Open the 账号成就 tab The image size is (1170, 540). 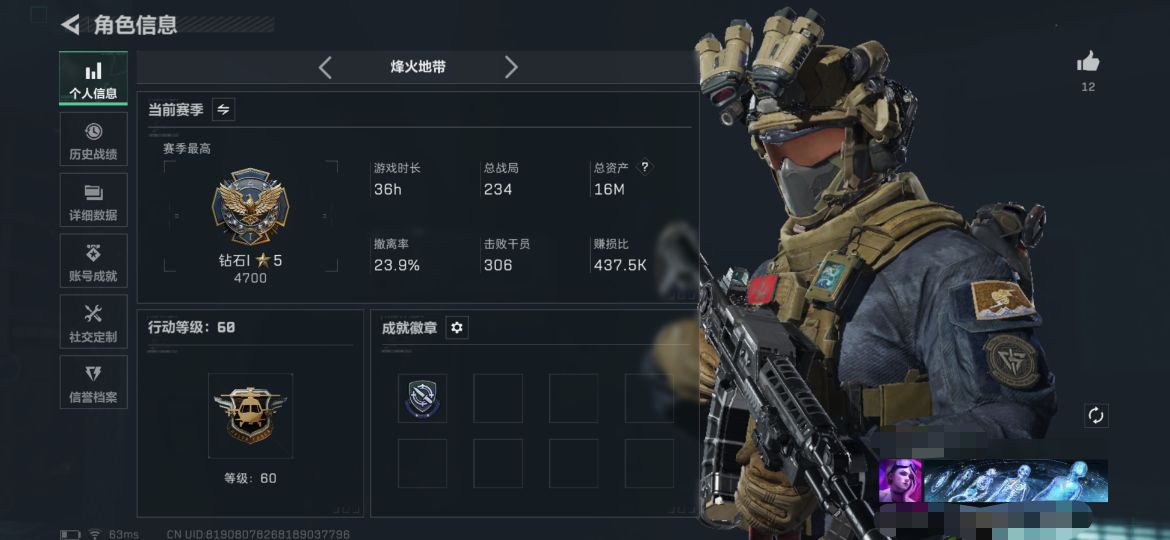tap(93, 262)
